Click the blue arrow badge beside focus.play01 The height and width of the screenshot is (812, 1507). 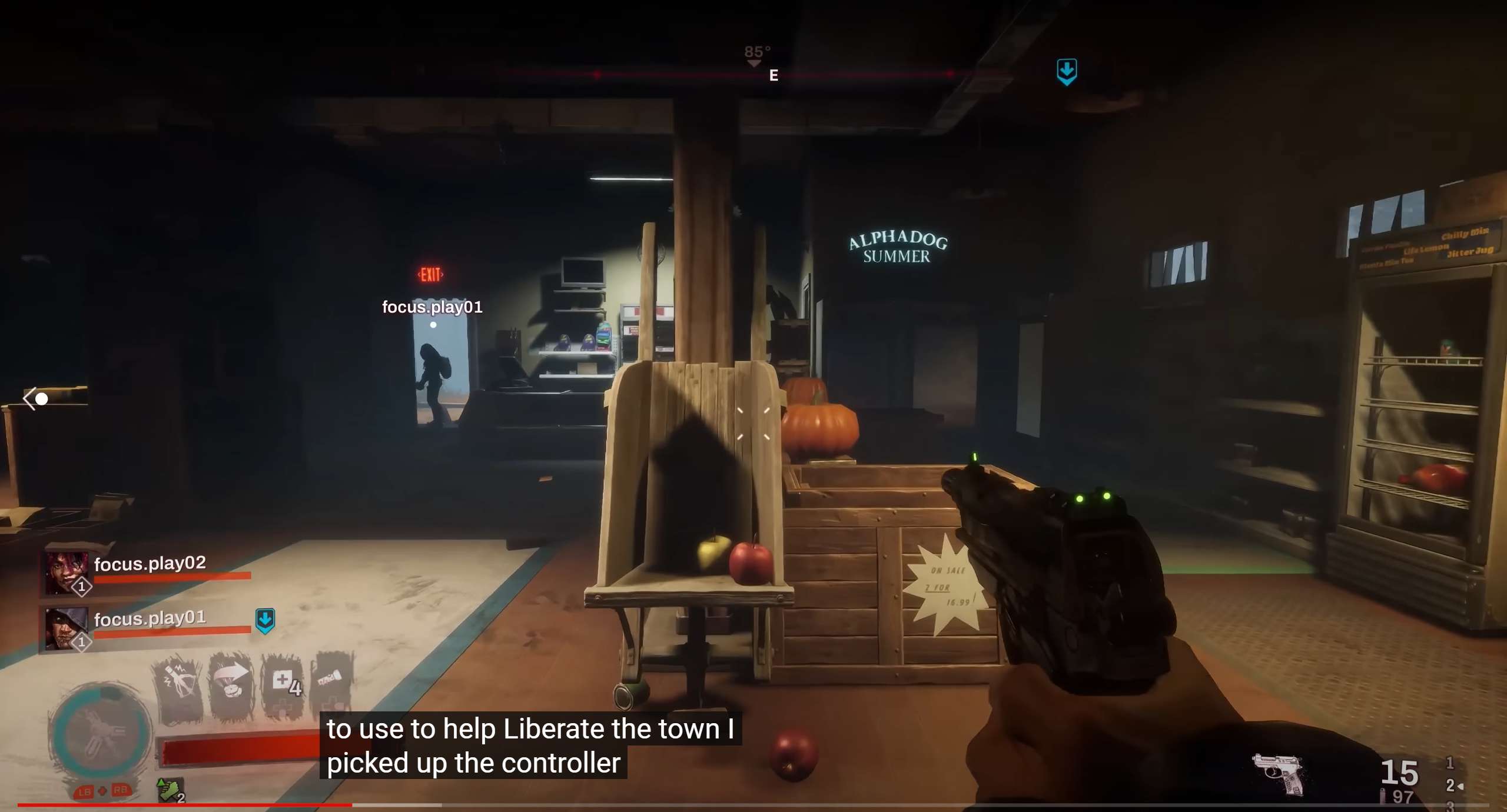pos(265,620)
